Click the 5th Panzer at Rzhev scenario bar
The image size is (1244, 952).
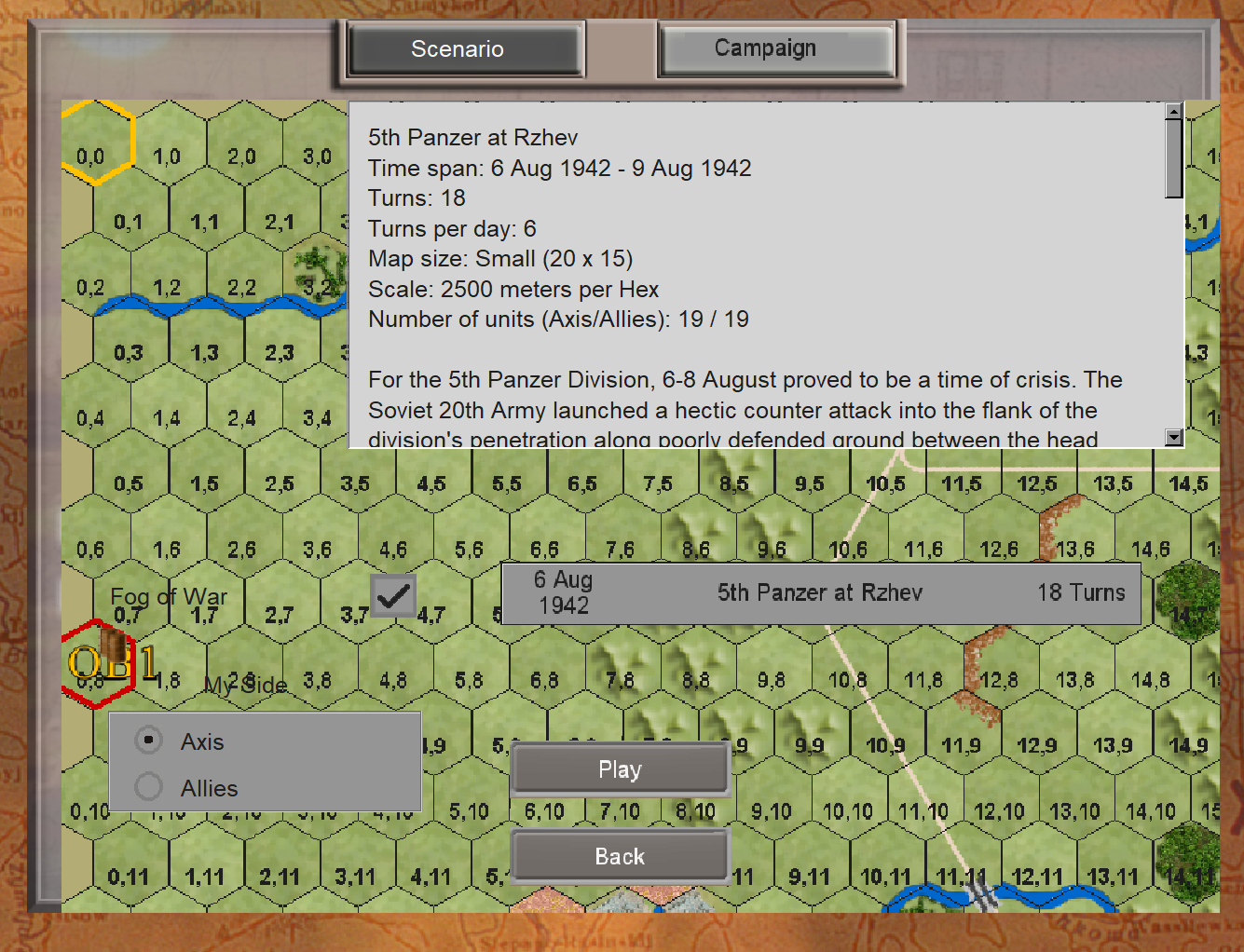(x=820, y=593)
